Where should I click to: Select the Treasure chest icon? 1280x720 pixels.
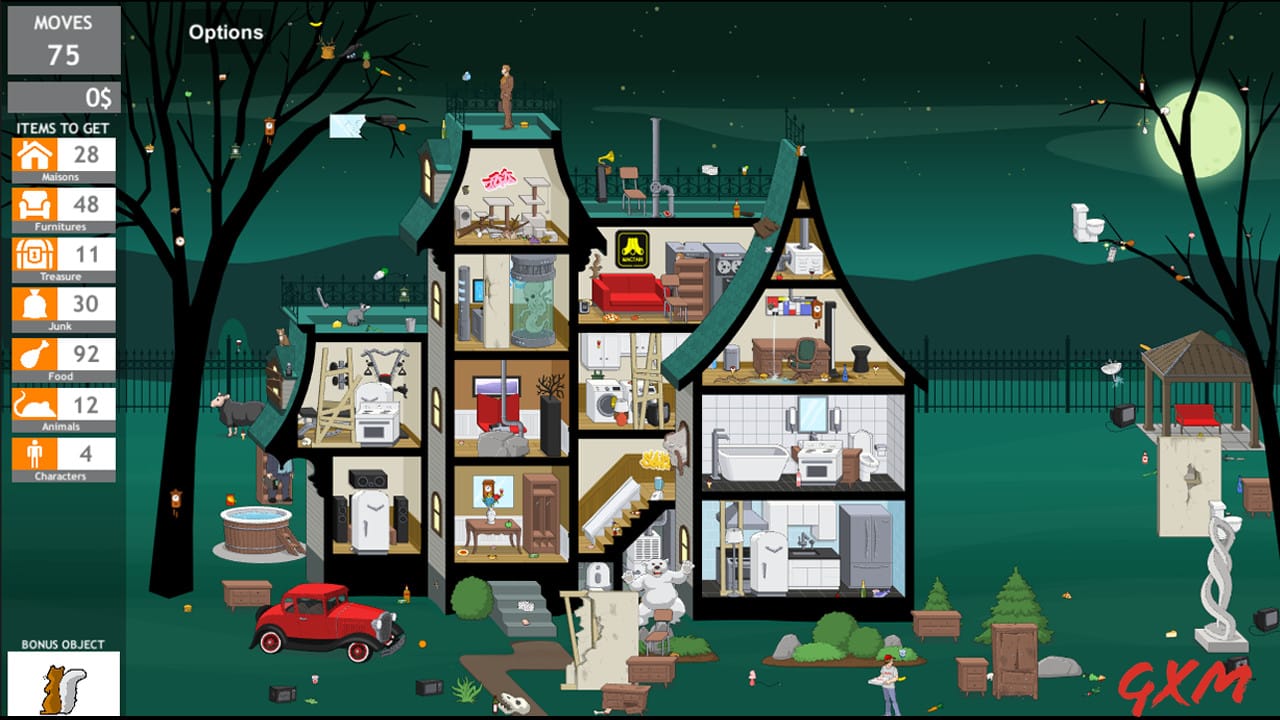[33, 255]
